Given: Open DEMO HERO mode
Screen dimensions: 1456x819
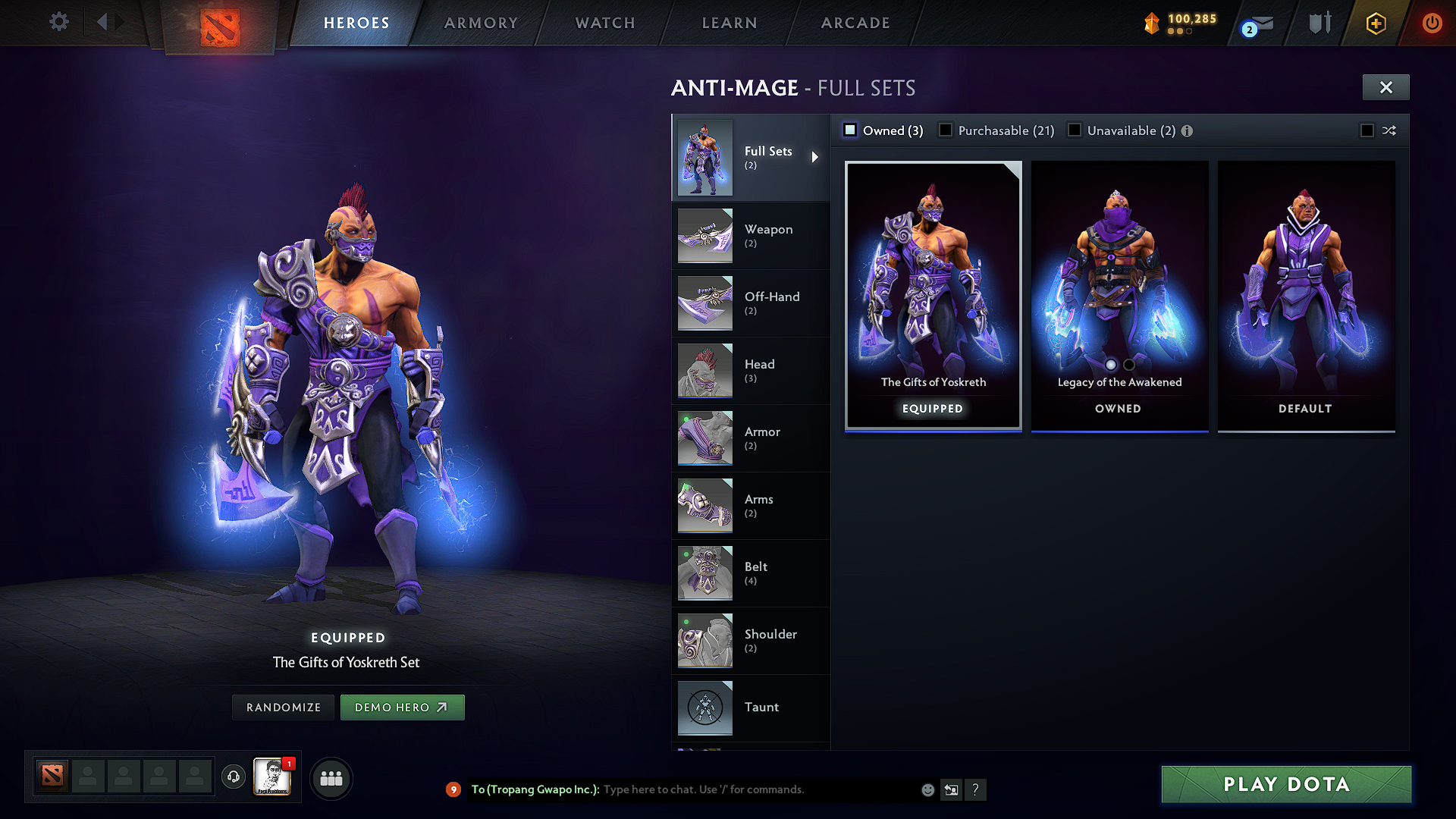Looking at the screenshot, I should 402,707.
